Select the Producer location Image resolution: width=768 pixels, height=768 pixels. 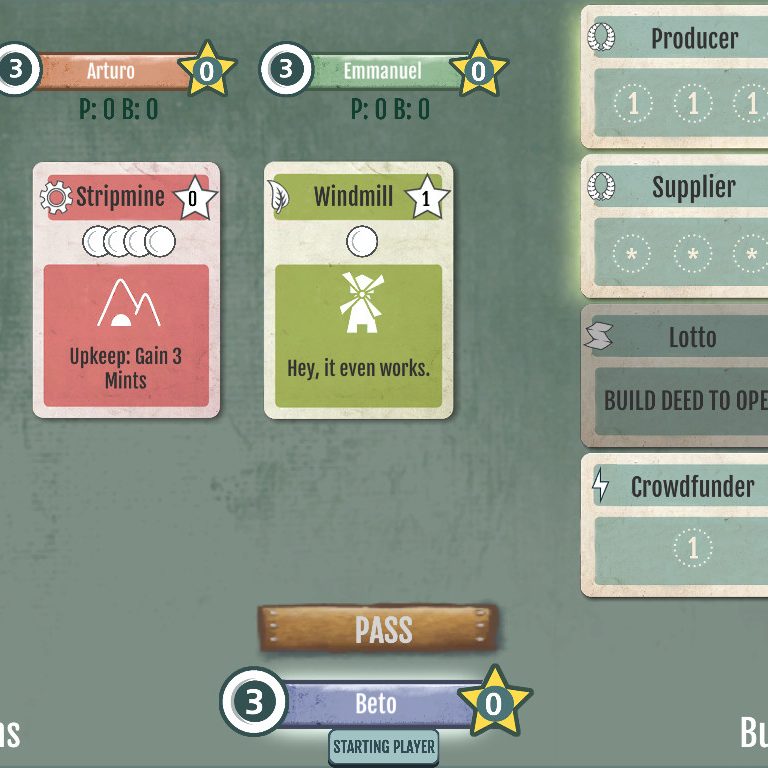click(x=680, y=76)
